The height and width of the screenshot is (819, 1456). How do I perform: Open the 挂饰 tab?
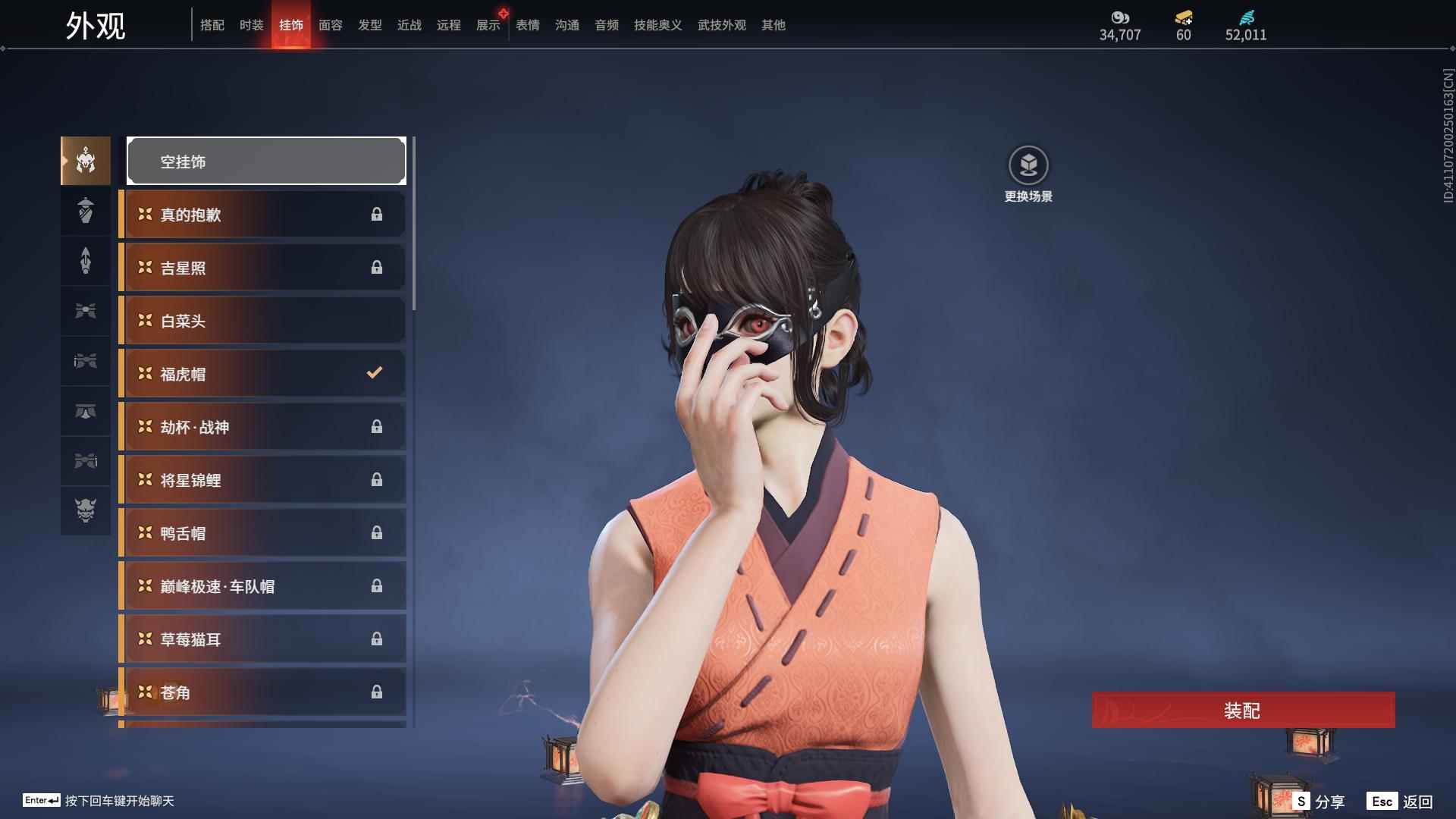tap(292, 25)
